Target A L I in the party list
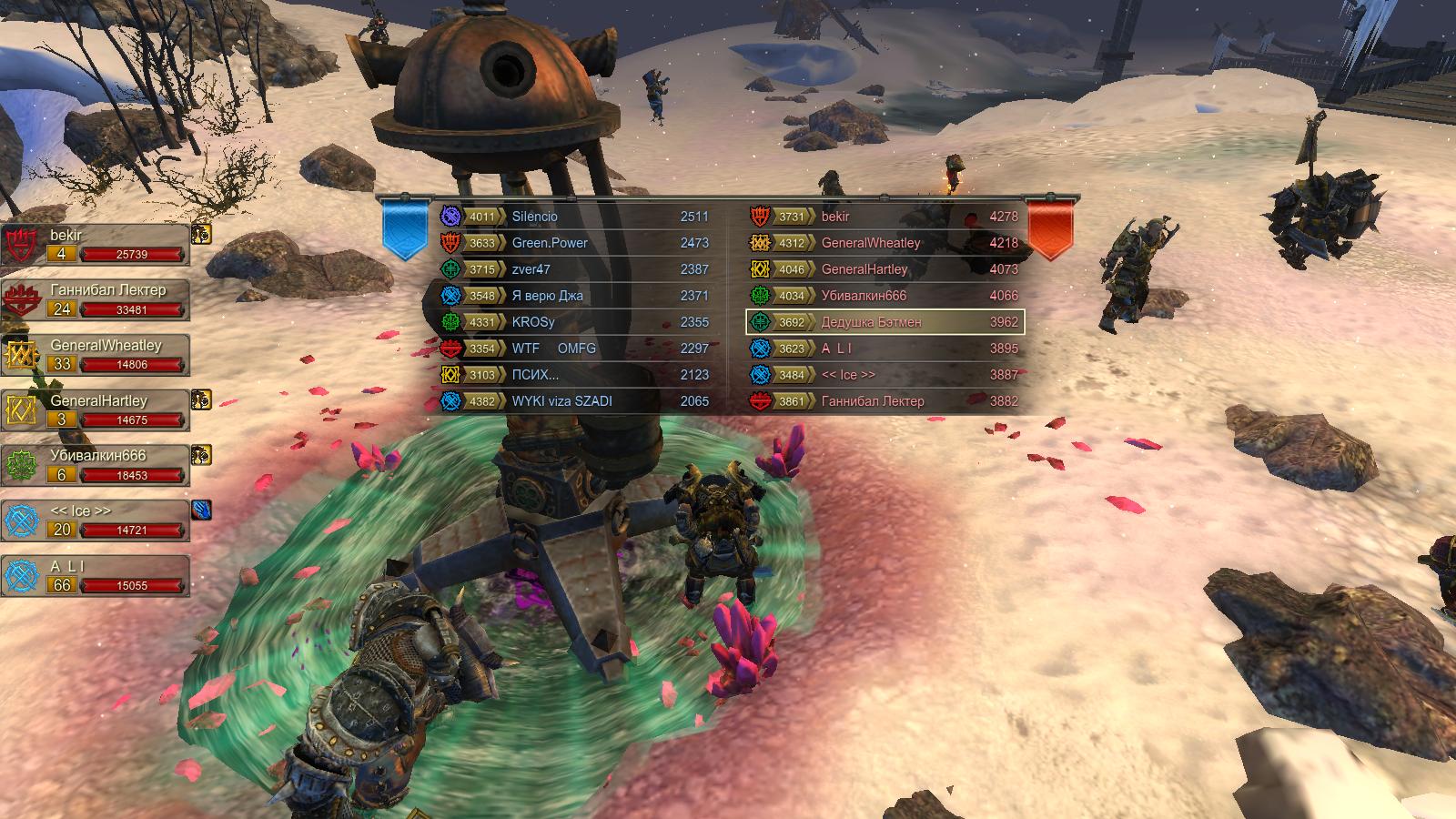Viewport: 1456px width, 819px height. (96, 576)
